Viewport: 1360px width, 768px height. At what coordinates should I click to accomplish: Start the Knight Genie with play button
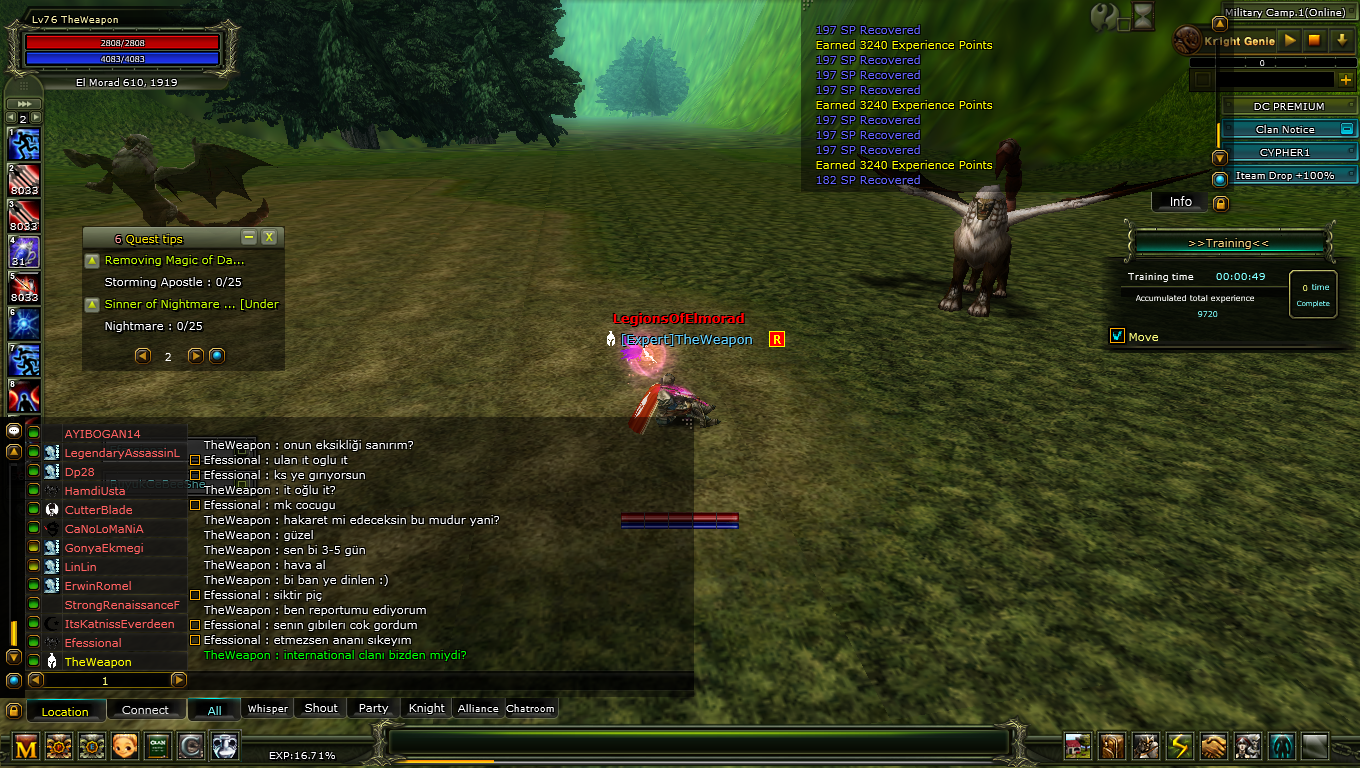tap(1290, 41)
